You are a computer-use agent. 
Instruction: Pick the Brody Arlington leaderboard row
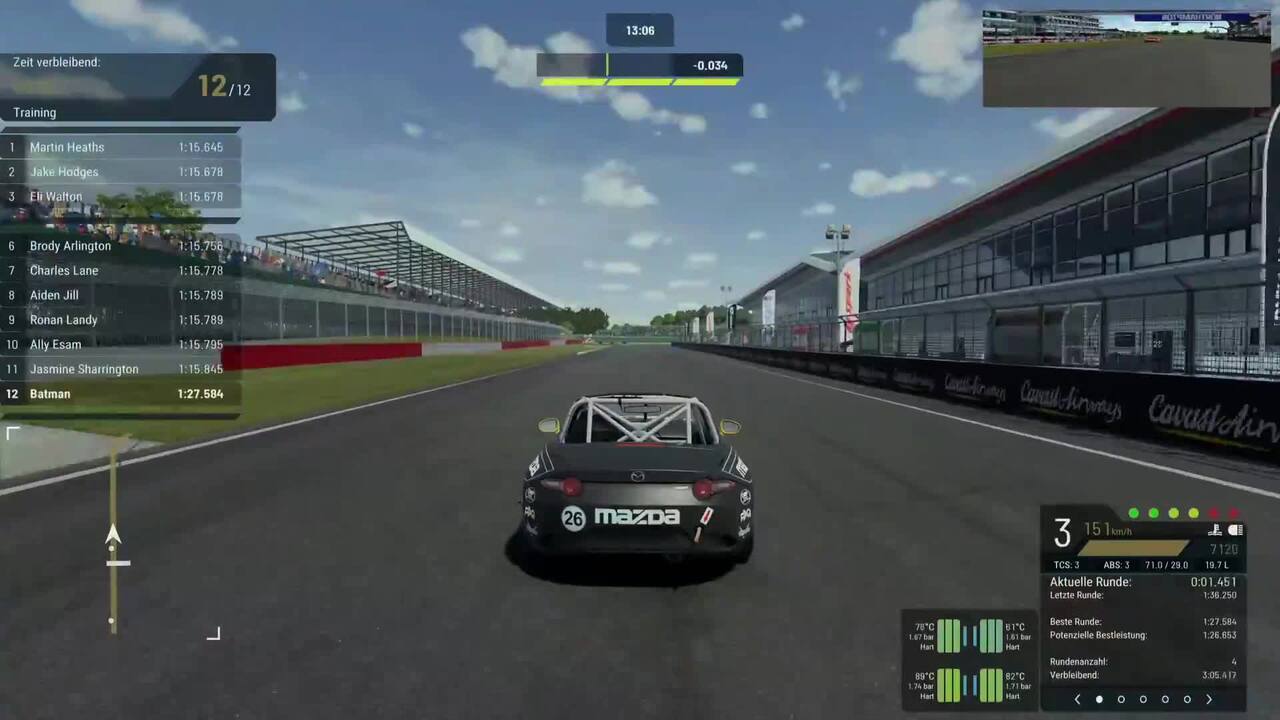120,246
